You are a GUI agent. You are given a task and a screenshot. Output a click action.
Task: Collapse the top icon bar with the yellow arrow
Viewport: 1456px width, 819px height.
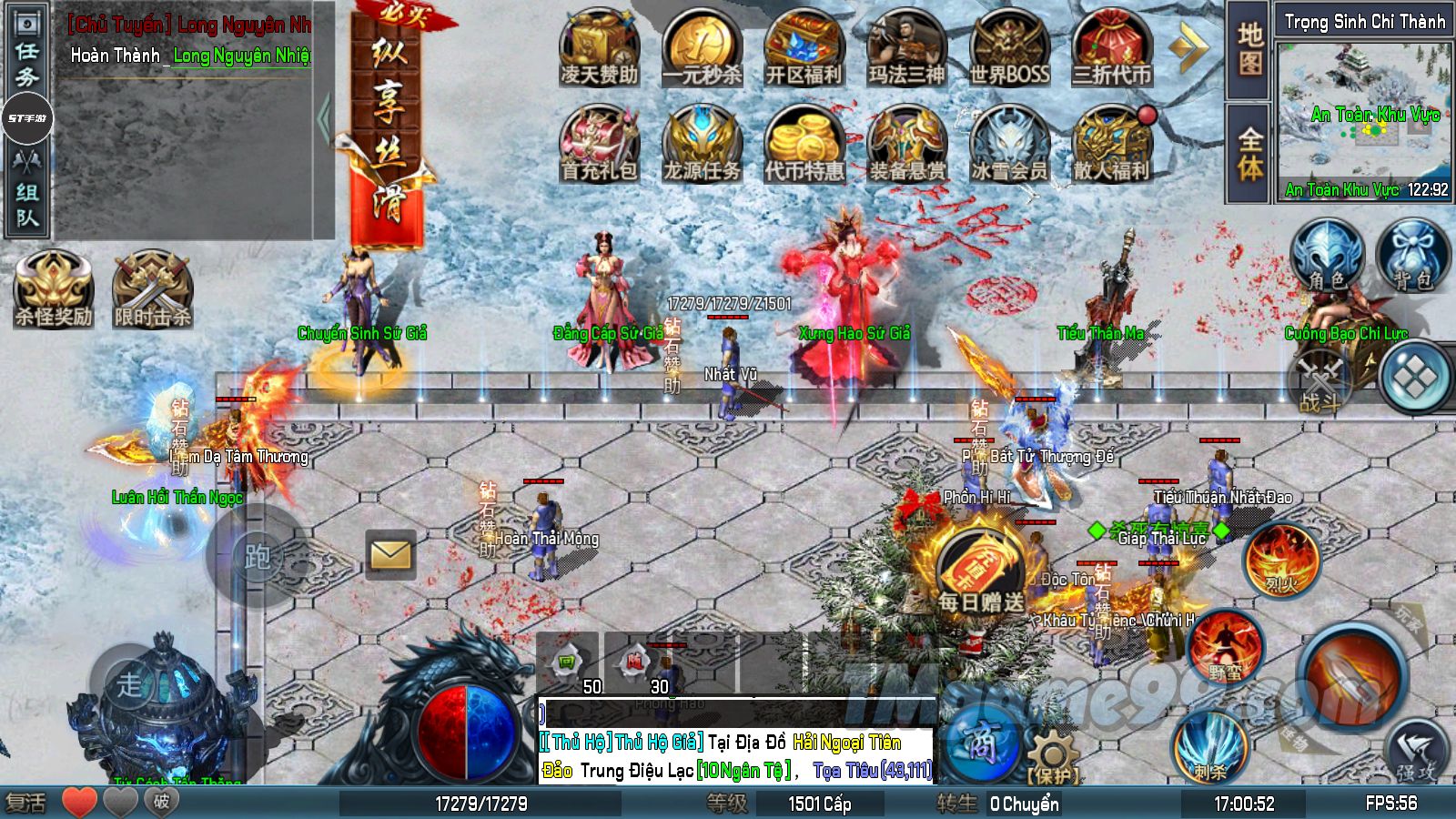[1188, 47]
